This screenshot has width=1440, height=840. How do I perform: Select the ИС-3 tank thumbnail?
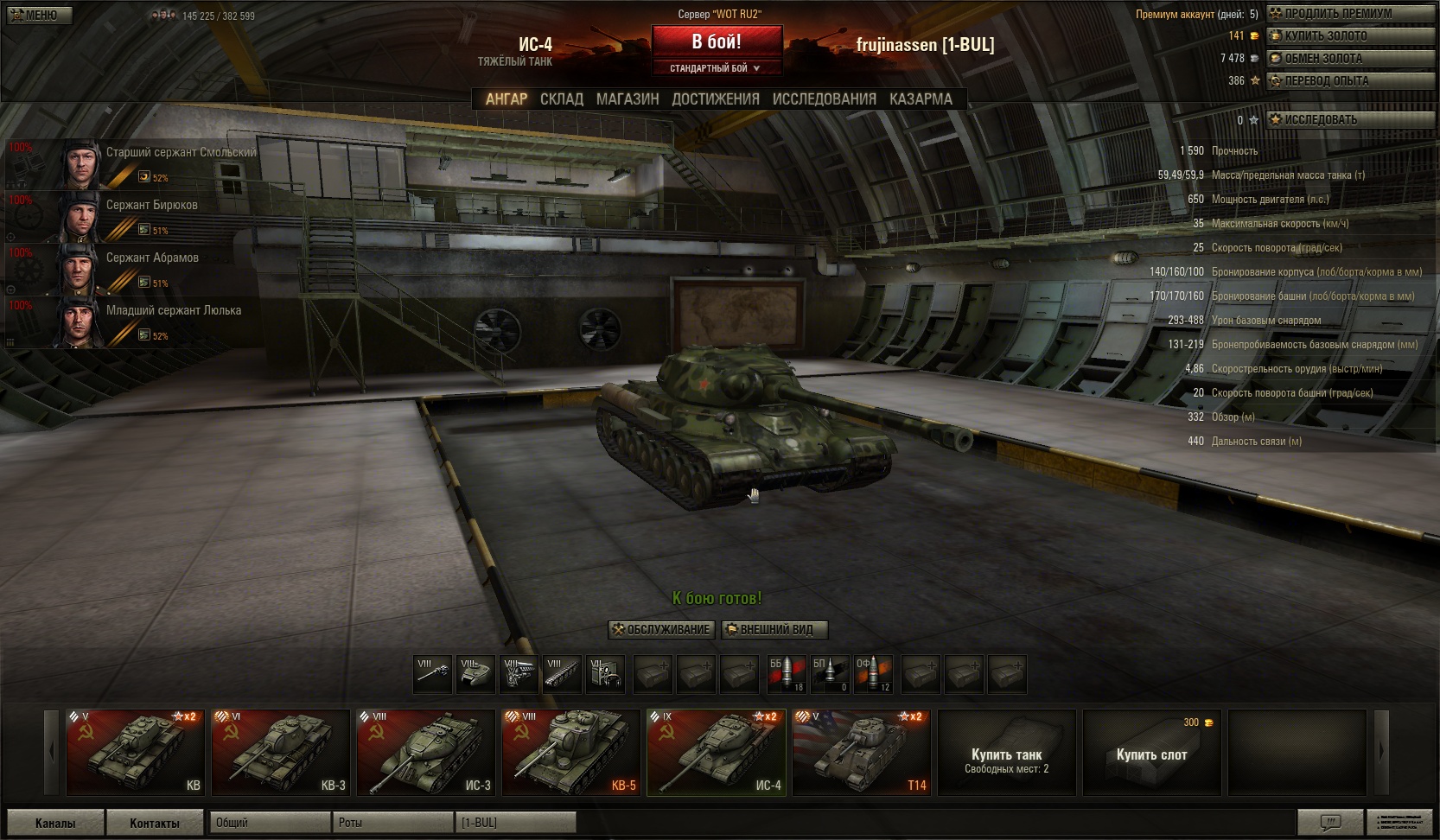tap(426, 752)
